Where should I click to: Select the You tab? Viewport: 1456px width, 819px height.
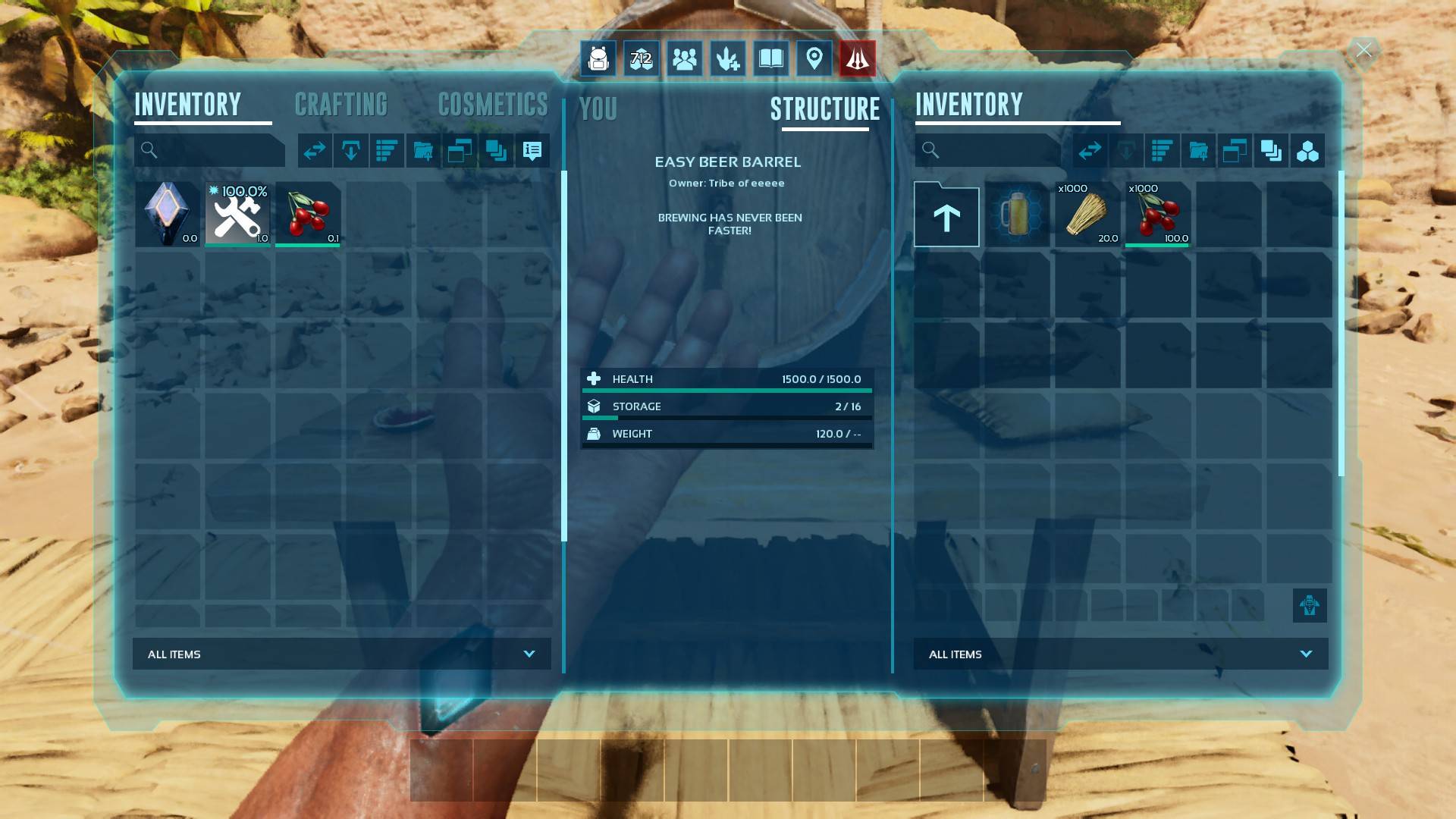coord(598,109)
